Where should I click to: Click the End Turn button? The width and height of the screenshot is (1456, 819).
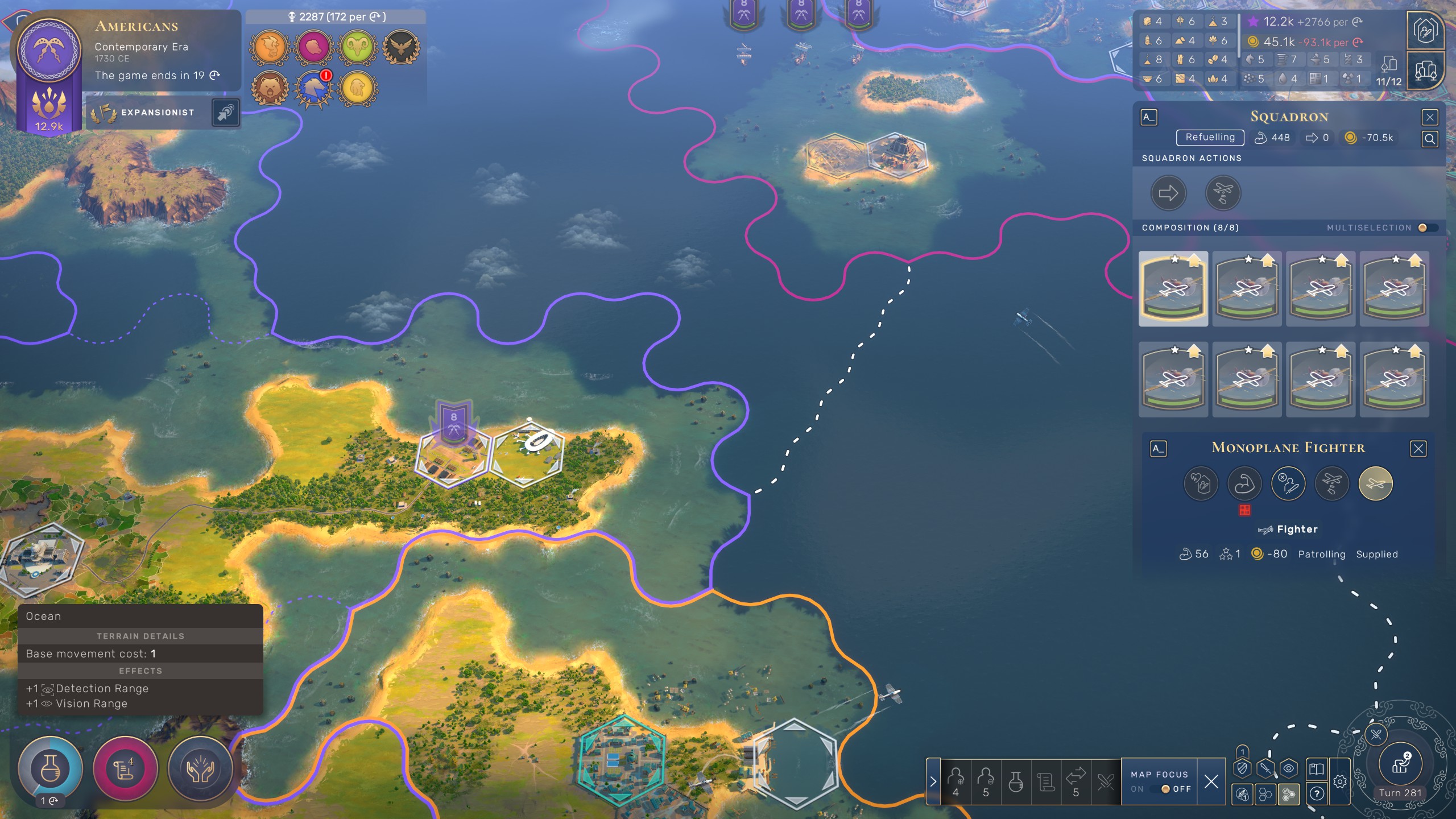click(x=1400, y=764)
